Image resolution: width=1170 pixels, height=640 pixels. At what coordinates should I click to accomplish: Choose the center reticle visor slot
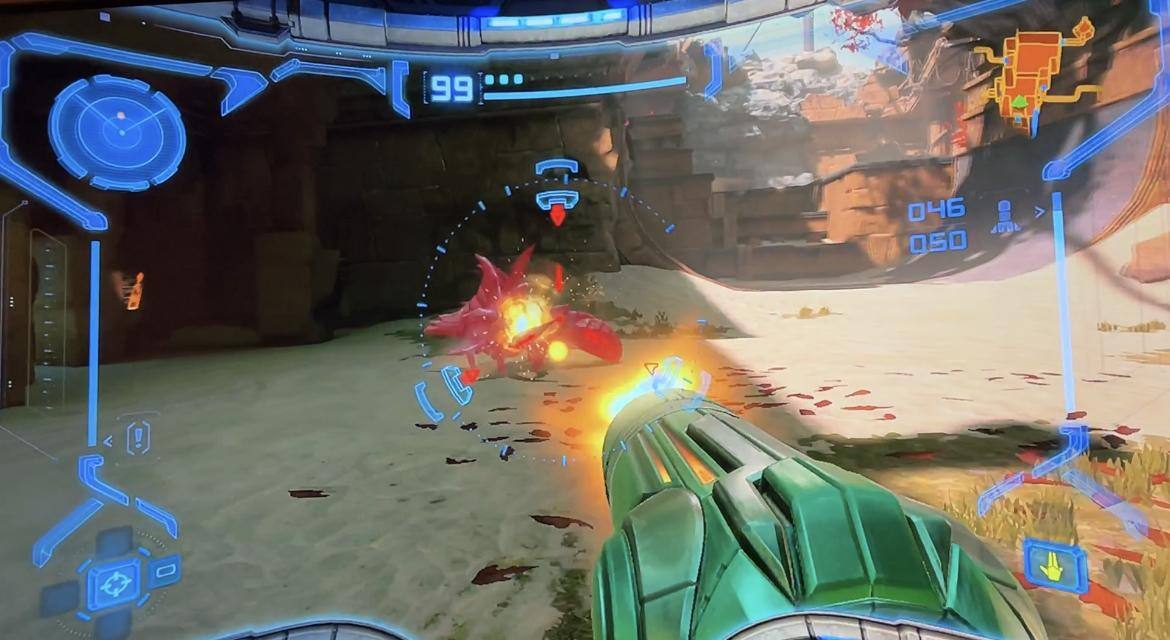[114, 583]
